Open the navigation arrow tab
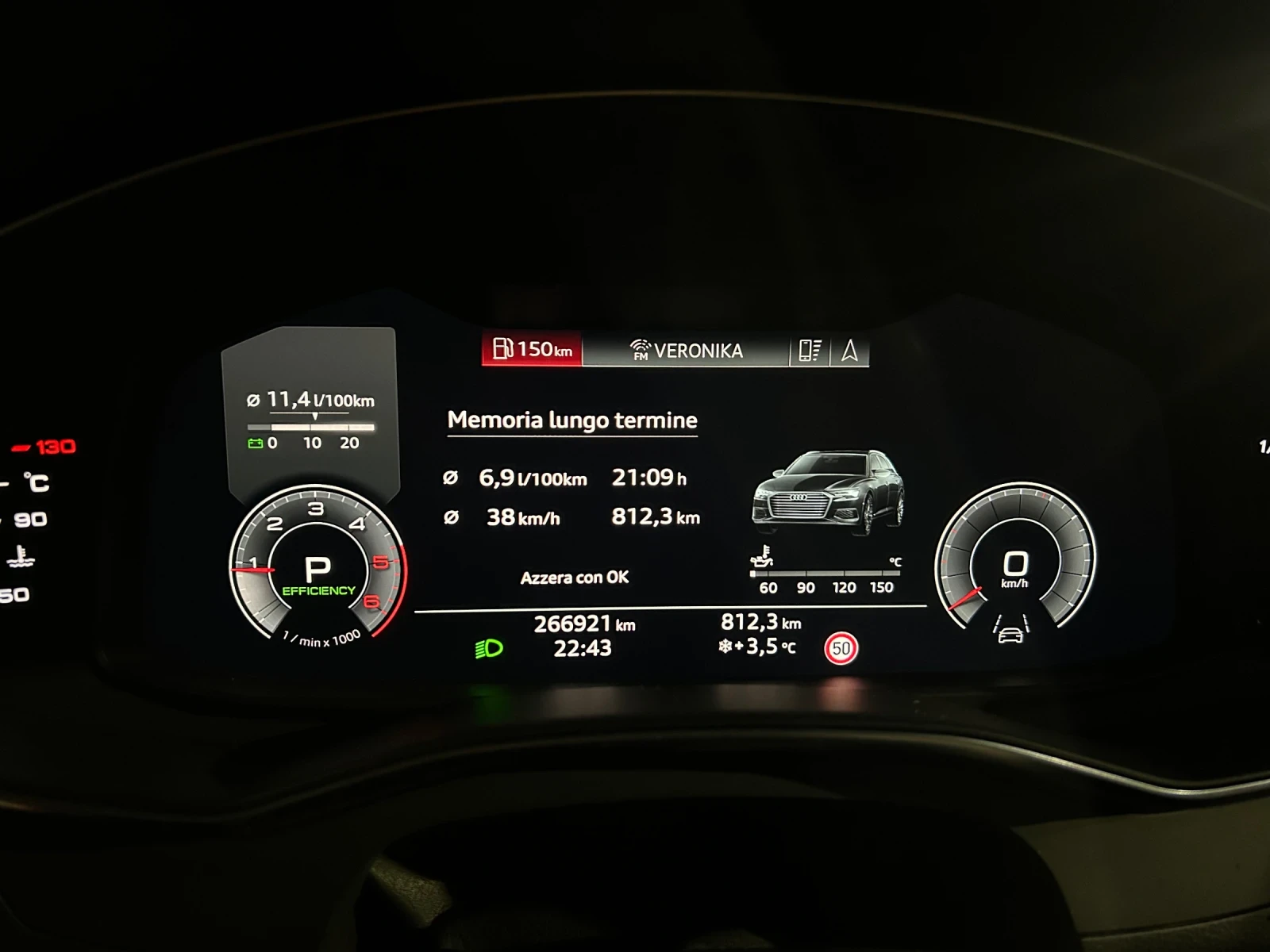 tap(849, 350)
